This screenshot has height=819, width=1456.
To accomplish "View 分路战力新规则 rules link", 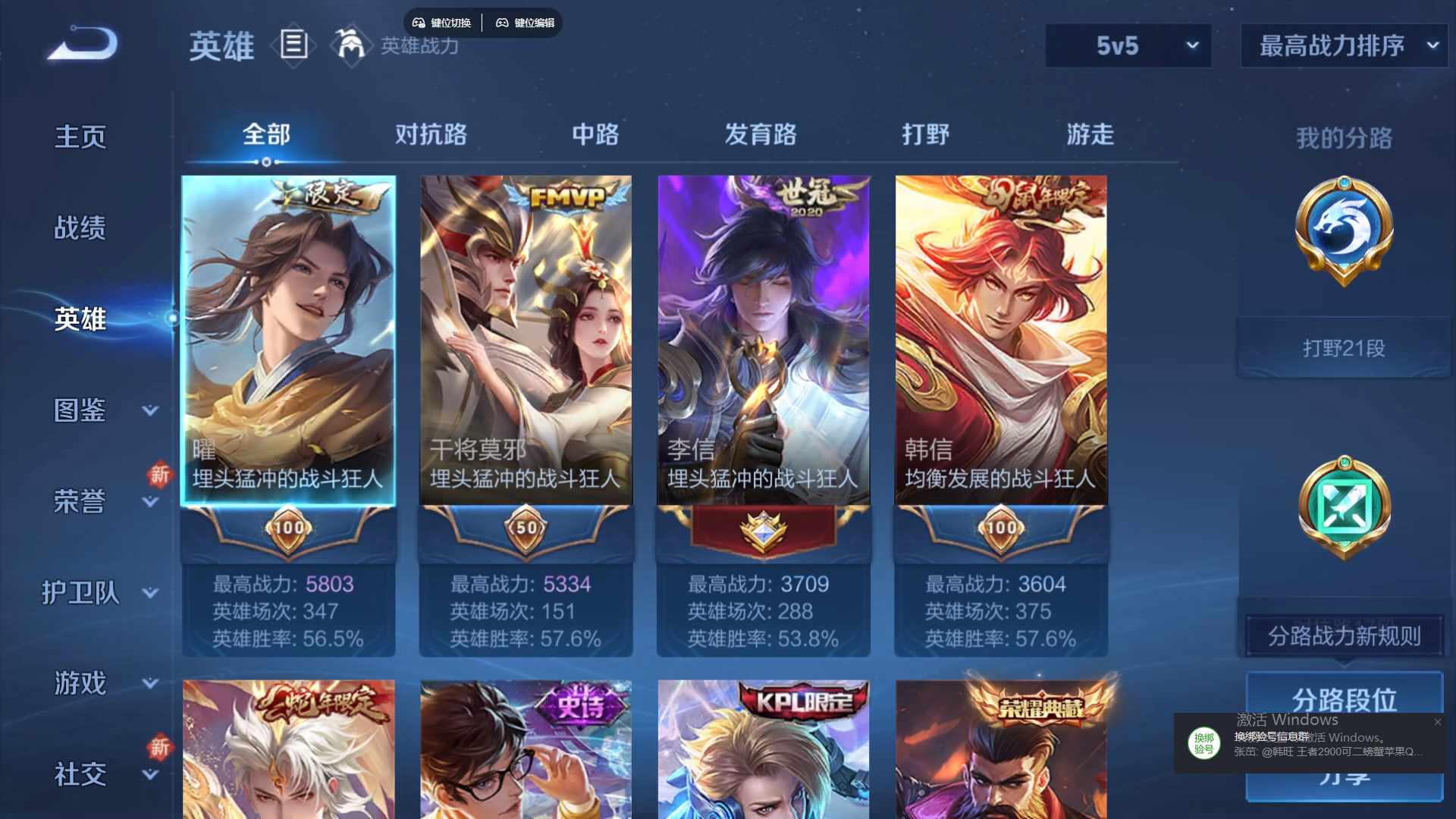I will (1342, 637).
